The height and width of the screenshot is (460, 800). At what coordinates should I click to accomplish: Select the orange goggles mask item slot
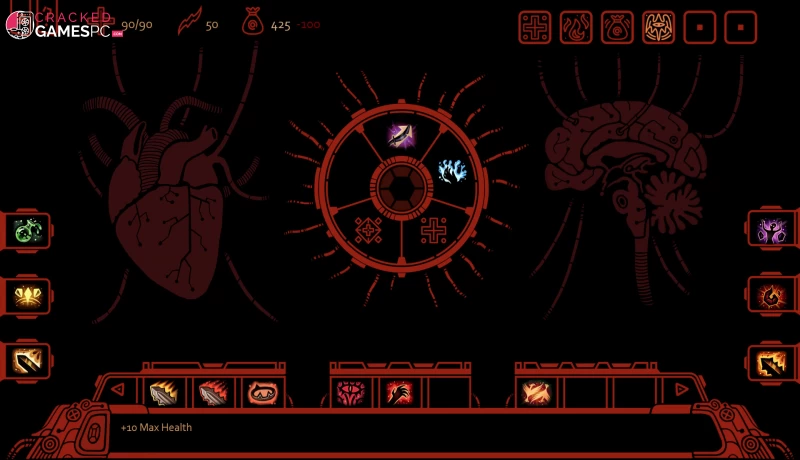tap(262, 393)
